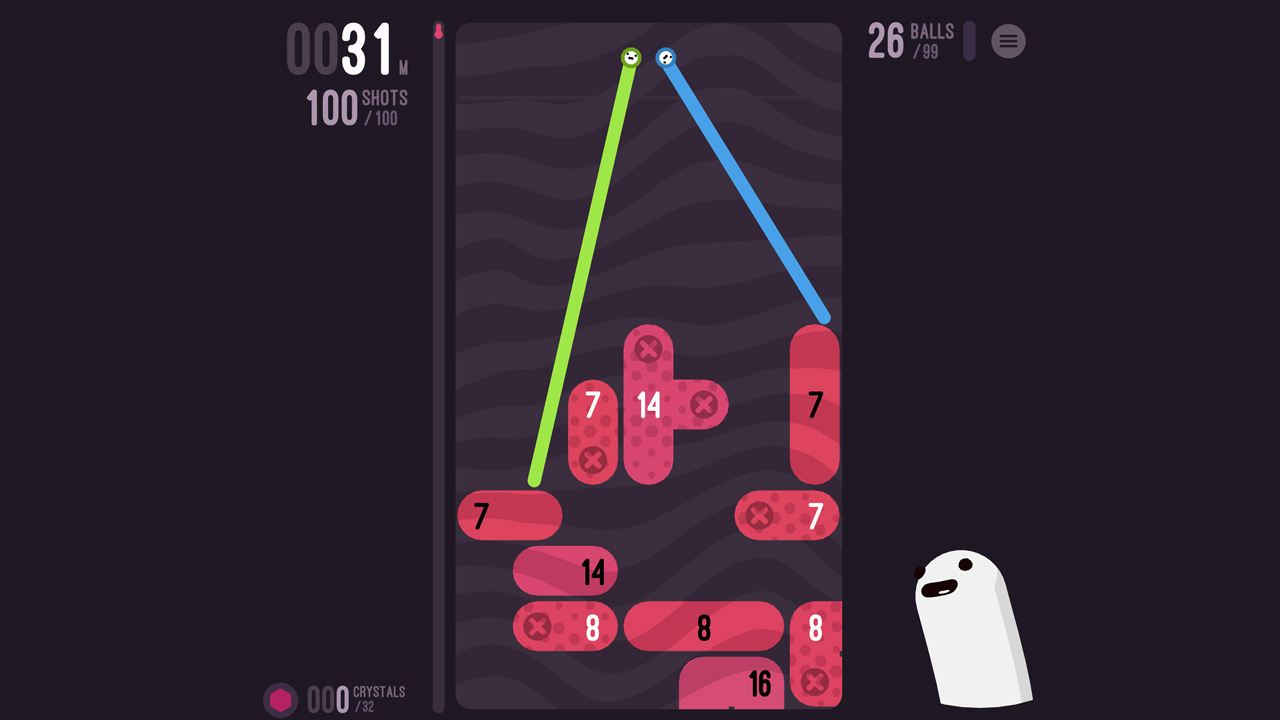Click the vertical pill indicator beside the balls counter
This screenshot has height=720, width=1280.
click(967, 41)
